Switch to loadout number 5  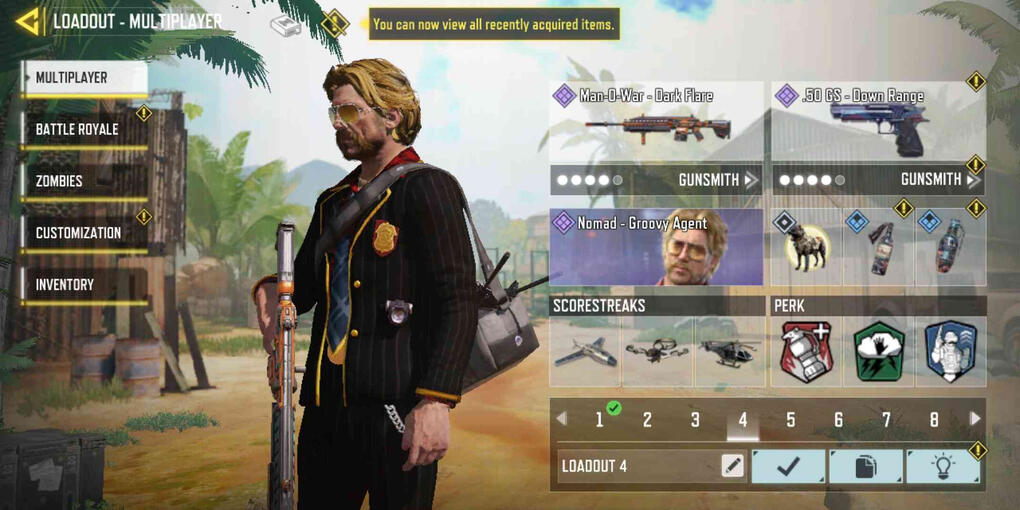pyautogui.click(x=790, y=421)
